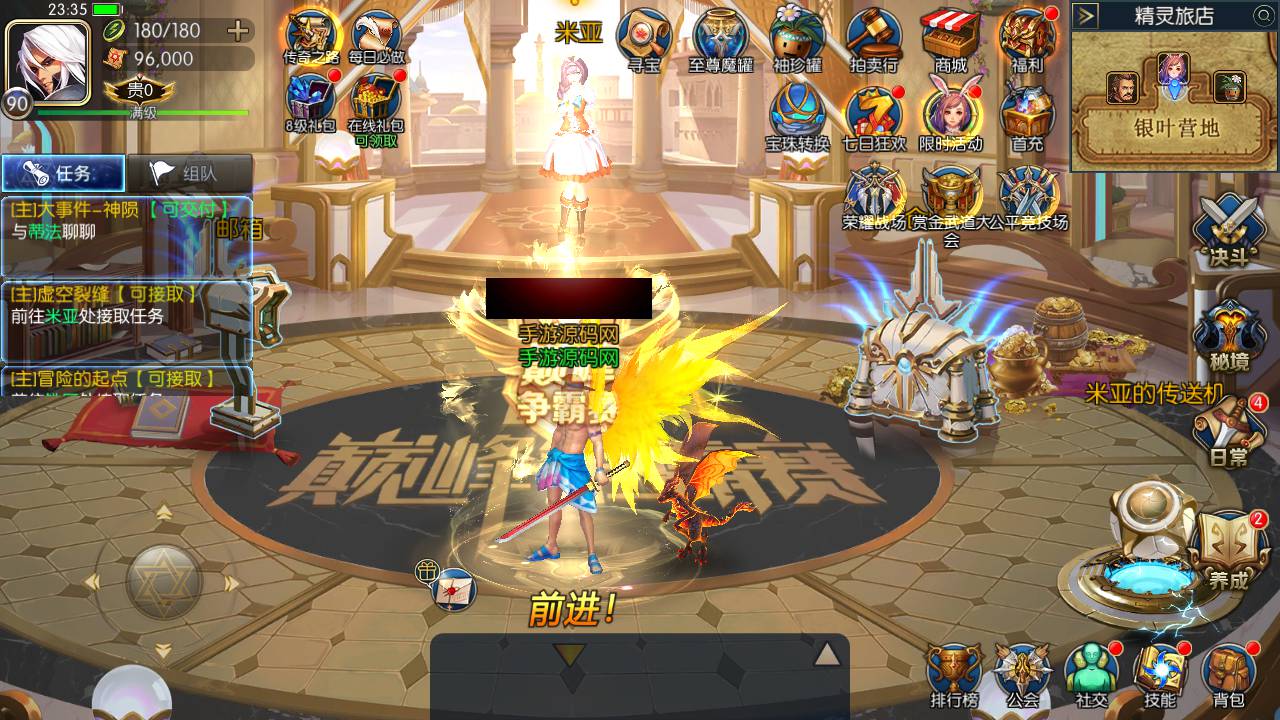Viewport: 1280px width, 720px height.
Task: Select the 大事件-神陨 main quest entry
Action: point(120,220)
